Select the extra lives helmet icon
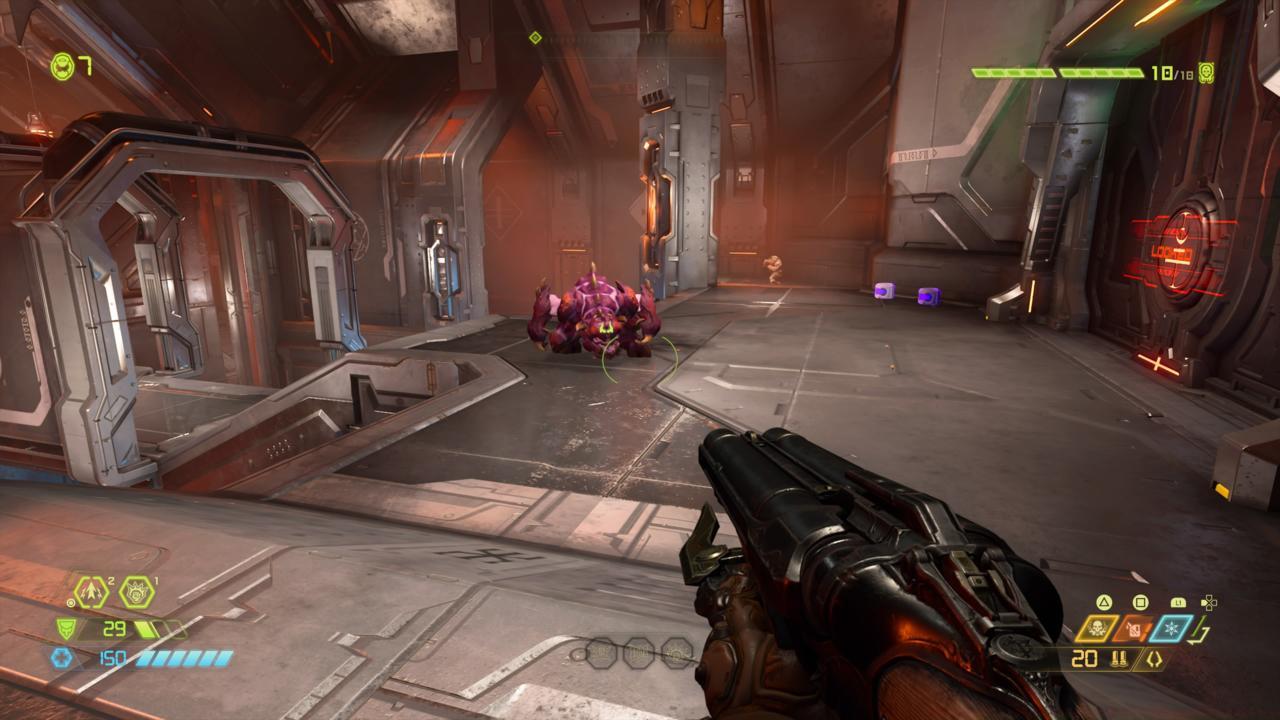1280x720 pixels. 61,66
